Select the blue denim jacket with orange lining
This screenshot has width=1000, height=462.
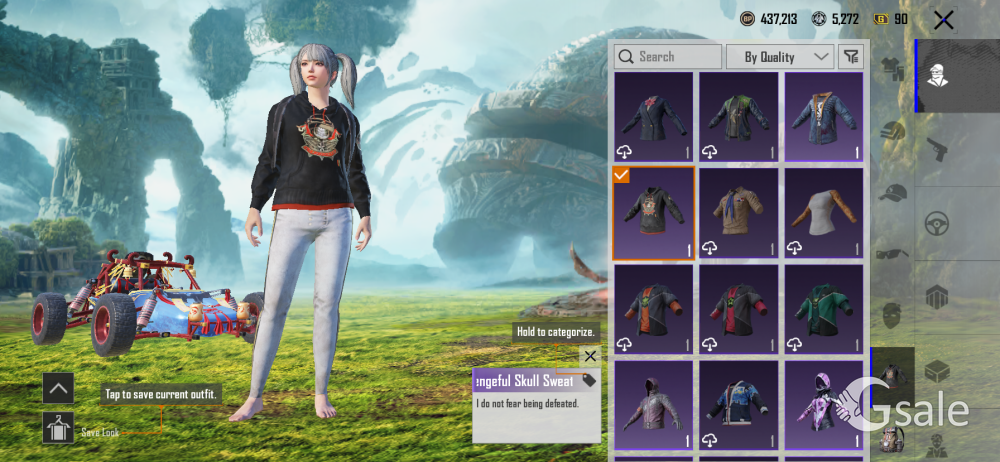[x=823, y=117]
